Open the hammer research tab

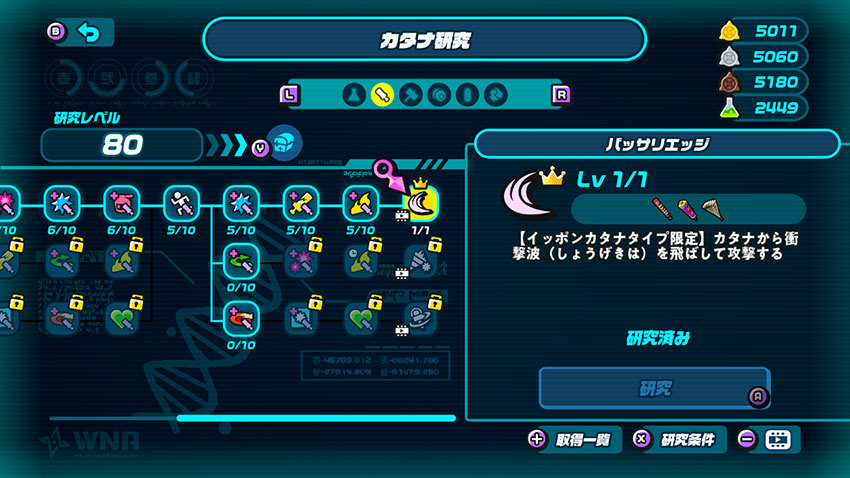click(x=410, y=95)
